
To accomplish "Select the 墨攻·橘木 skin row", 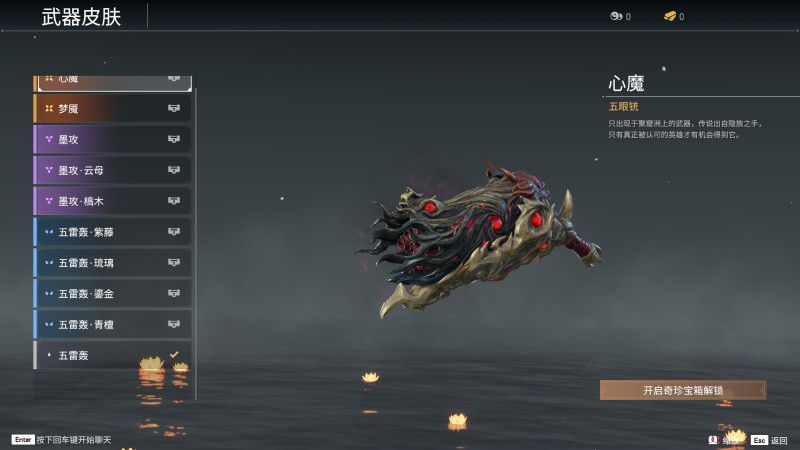I will pyautogui.click(x=112, y=201).
